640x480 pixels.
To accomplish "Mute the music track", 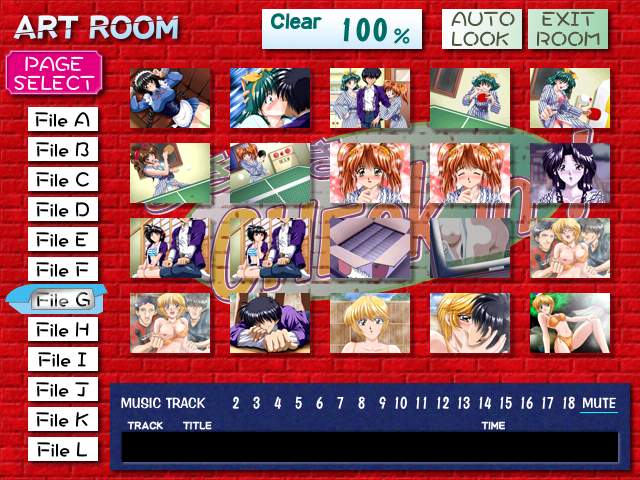I will coord(599,404).
